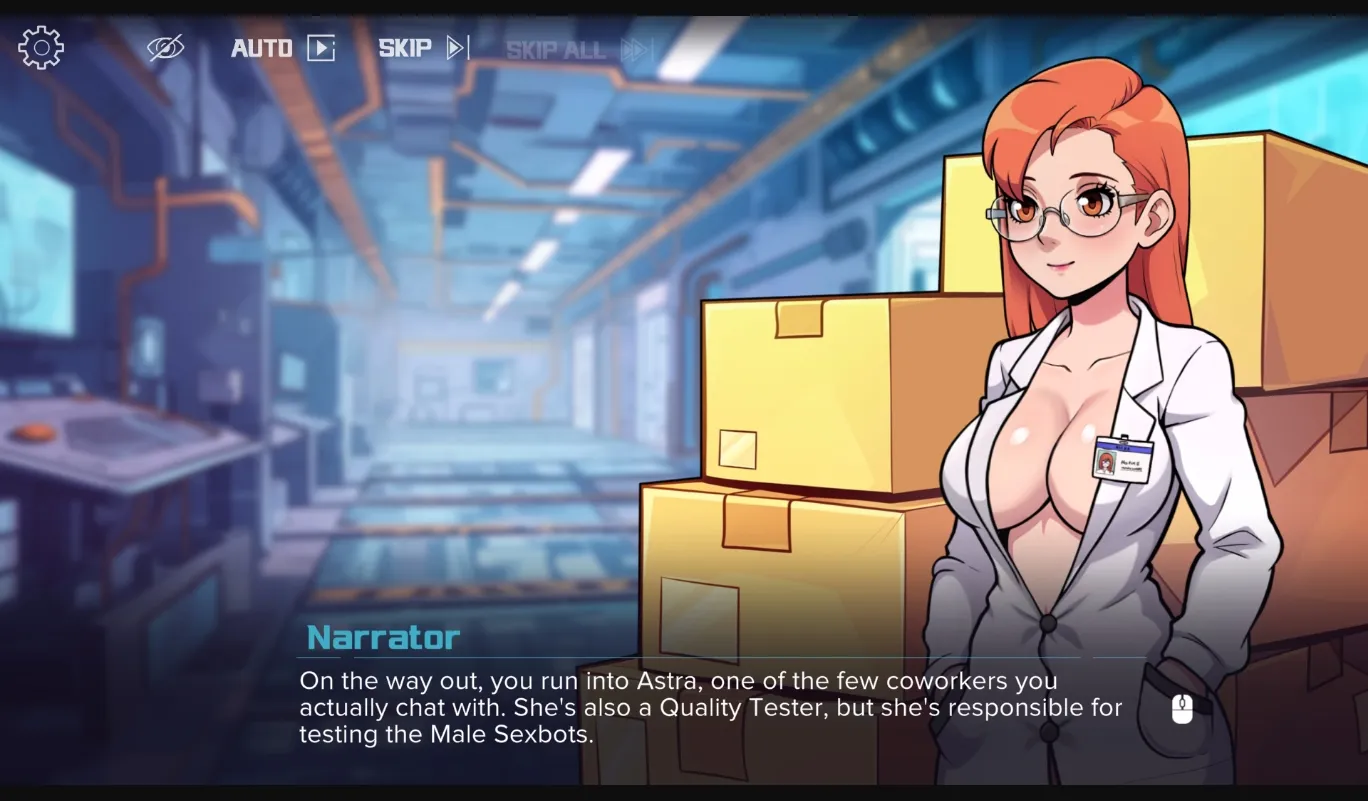1368x801 pixels.
Task: Click the double-arrow icon next to SKIP ALL
Action: (633, 47)
